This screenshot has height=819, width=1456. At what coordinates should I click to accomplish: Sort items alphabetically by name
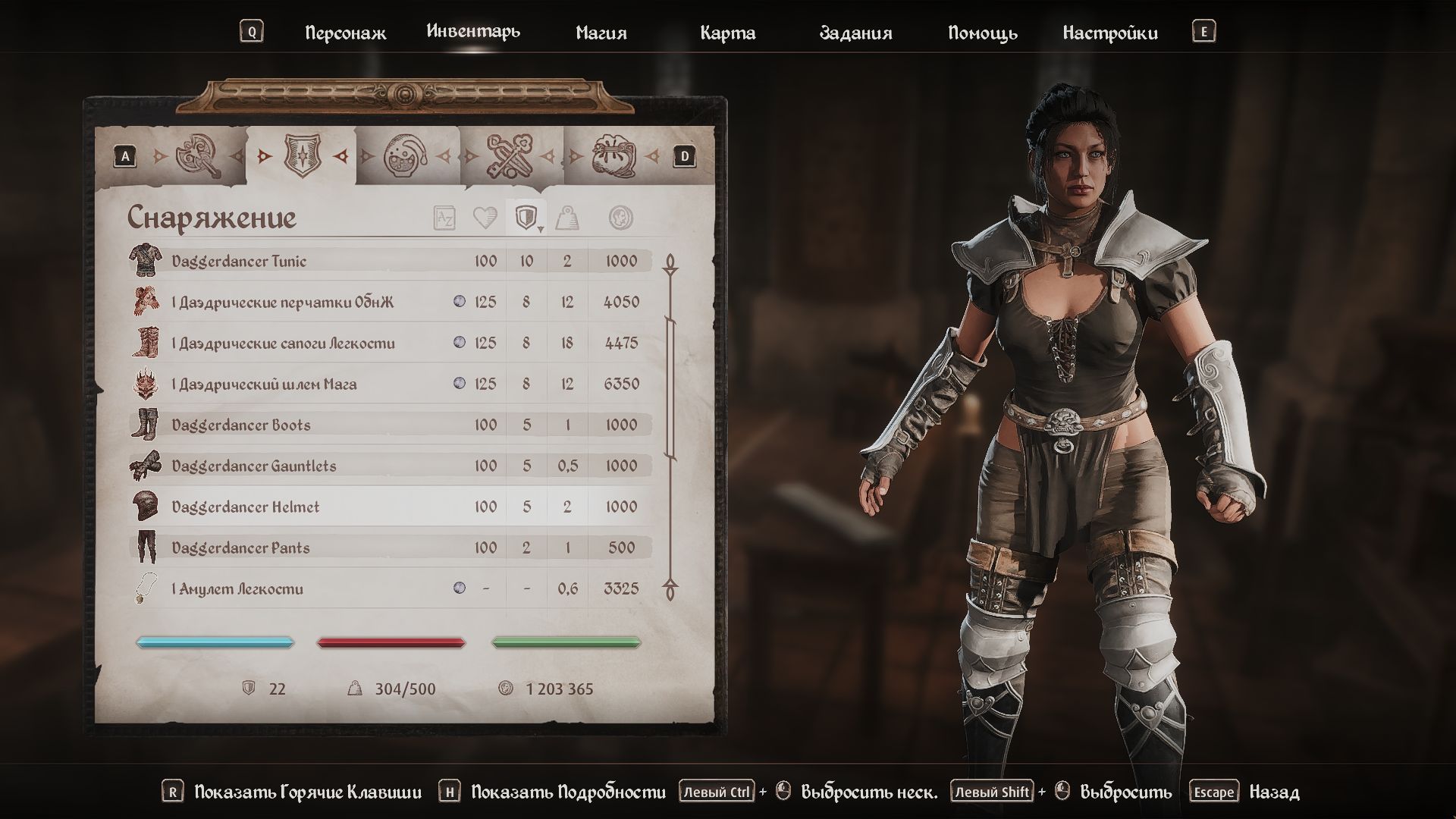point(444,218)
